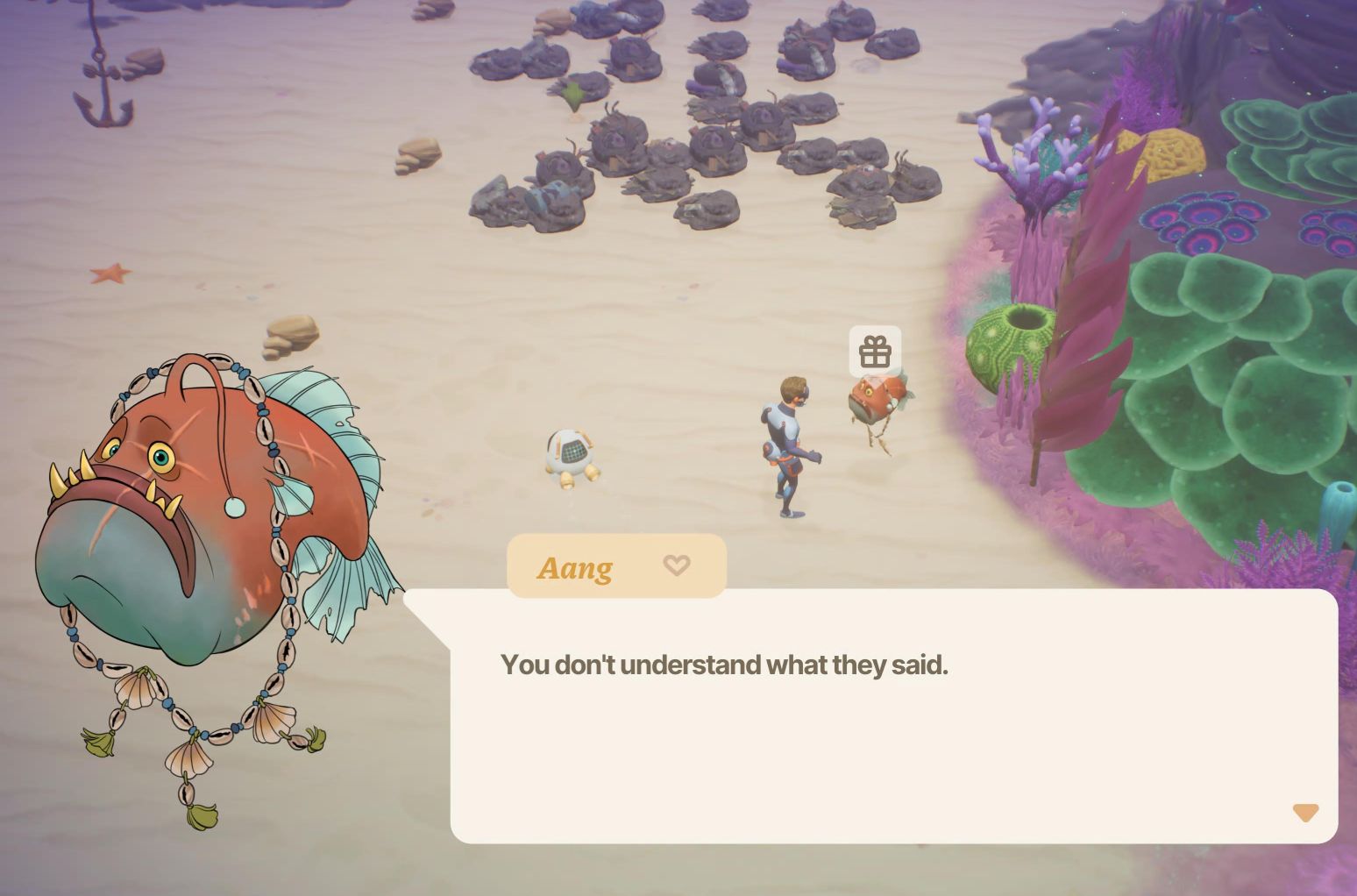Select the spiral seashell near the rocks

tap(418, 158)
